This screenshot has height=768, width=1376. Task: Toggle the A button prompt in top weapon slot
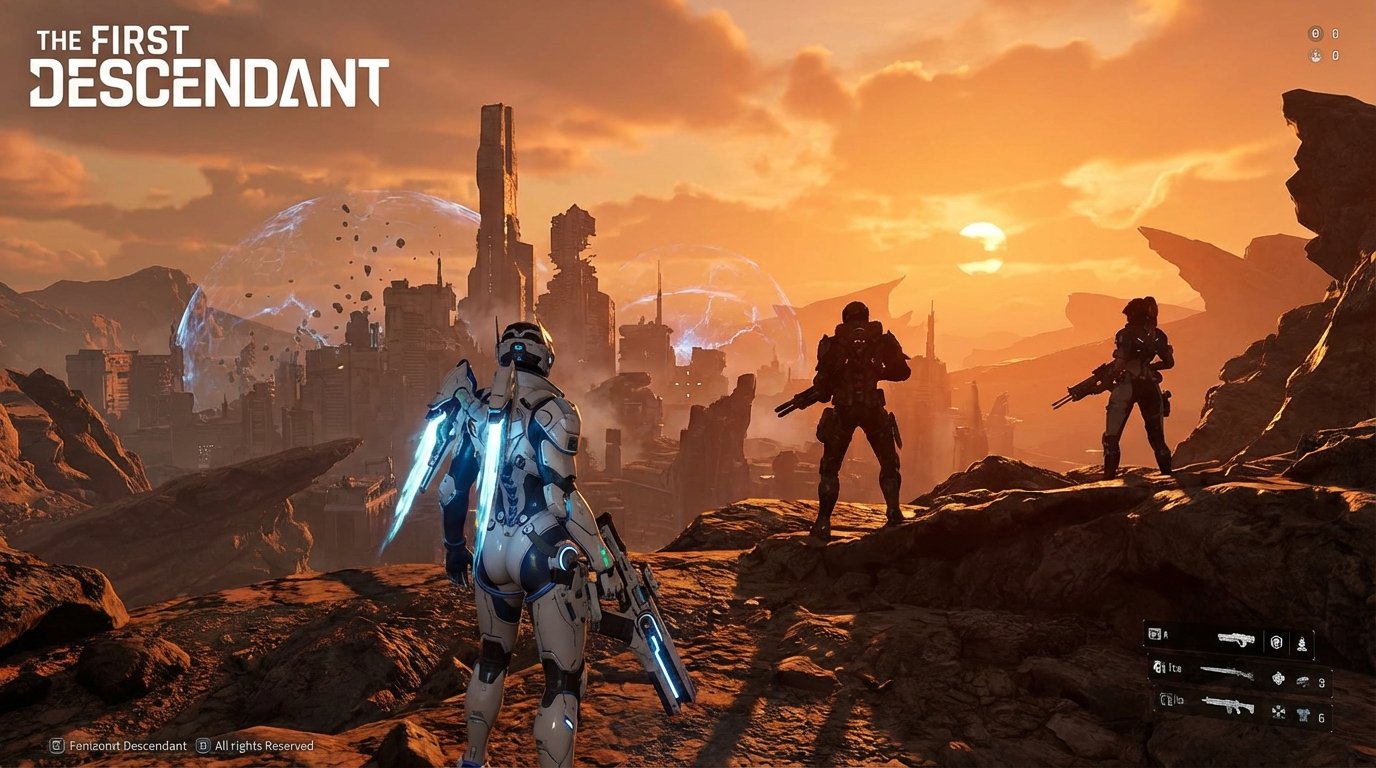tap(1155, 632)
